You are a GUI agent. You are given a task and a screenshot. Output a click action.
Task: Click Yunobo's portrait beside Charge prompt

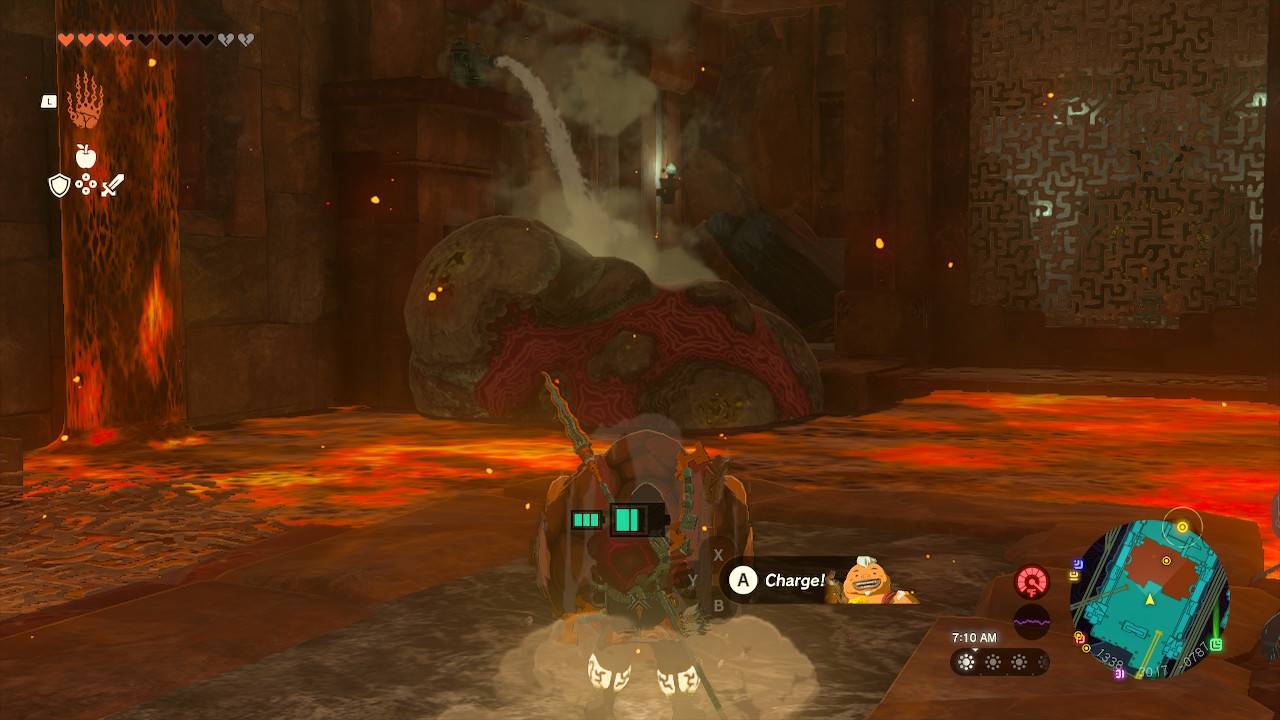[x=866, y=578]
